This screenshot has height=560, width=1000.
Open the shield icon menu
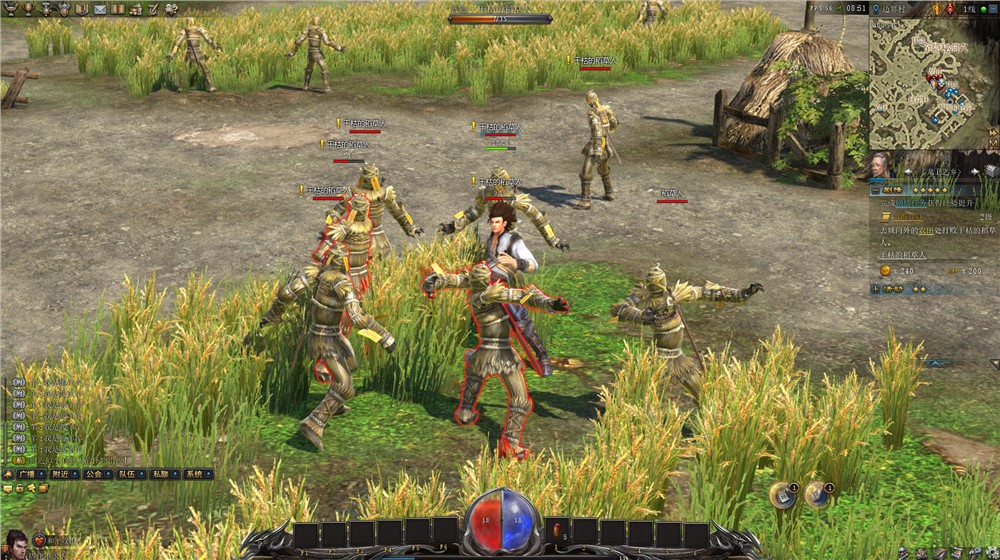click(x=64, y=9)
